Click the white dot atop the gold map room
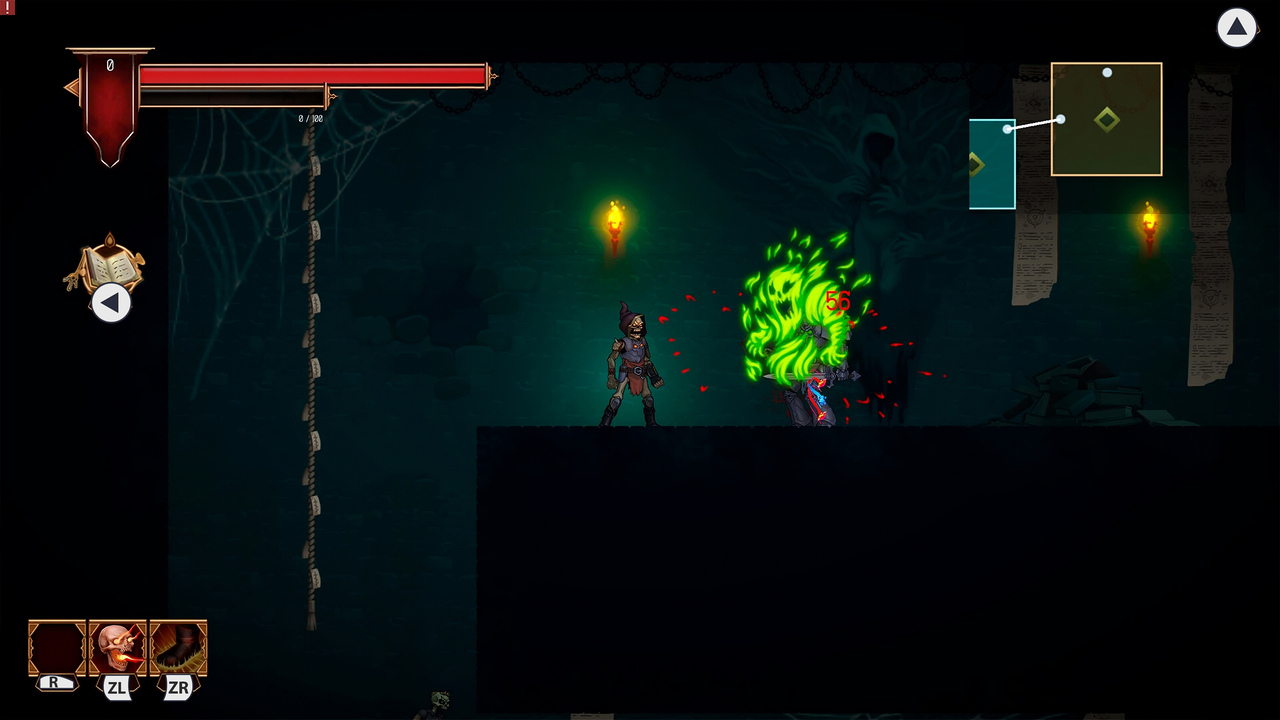1280x720 pixels. [1106, 71]
